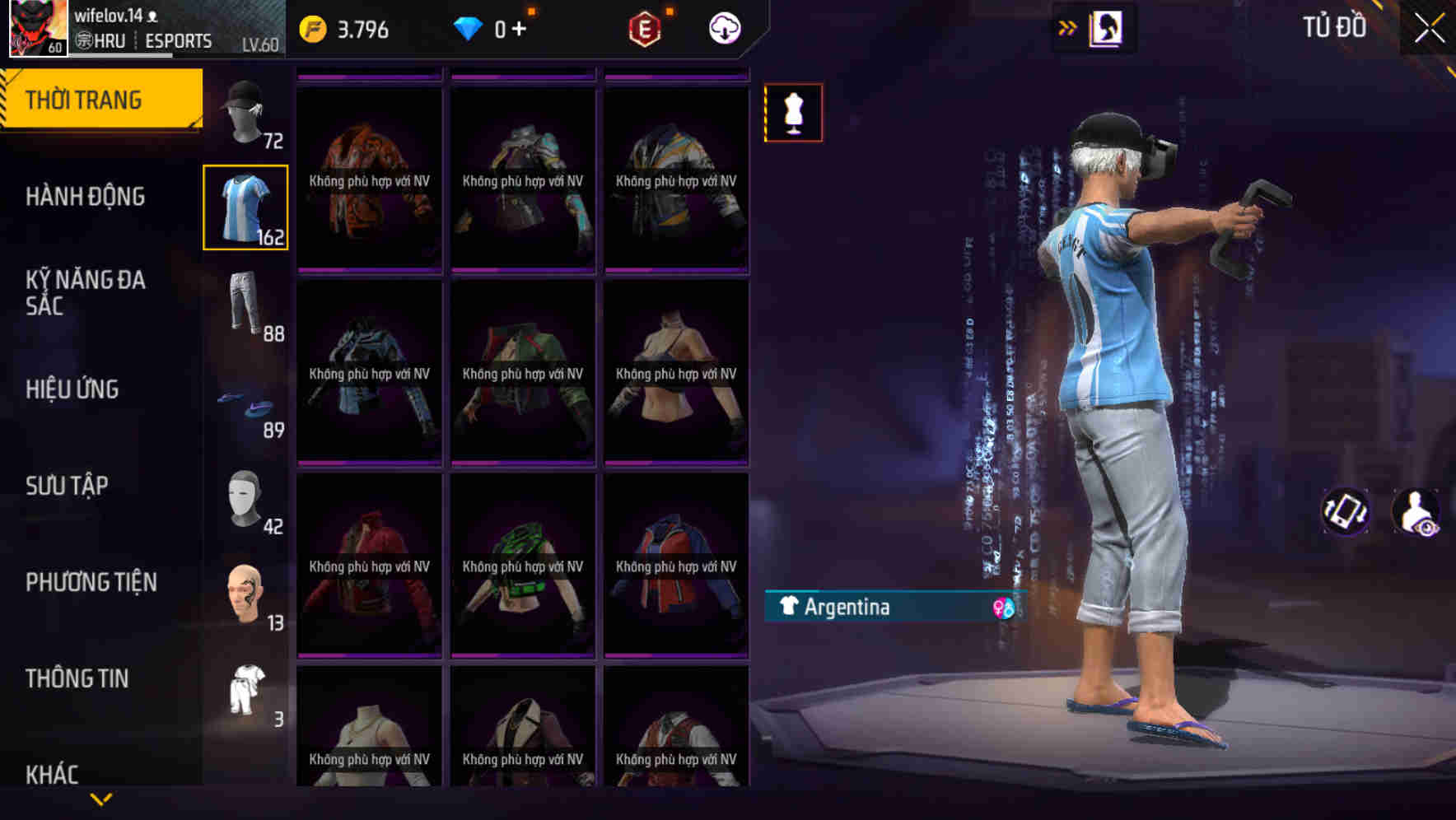Click the wardrobe portrait icon beside double arrows

pos(1107,27)
